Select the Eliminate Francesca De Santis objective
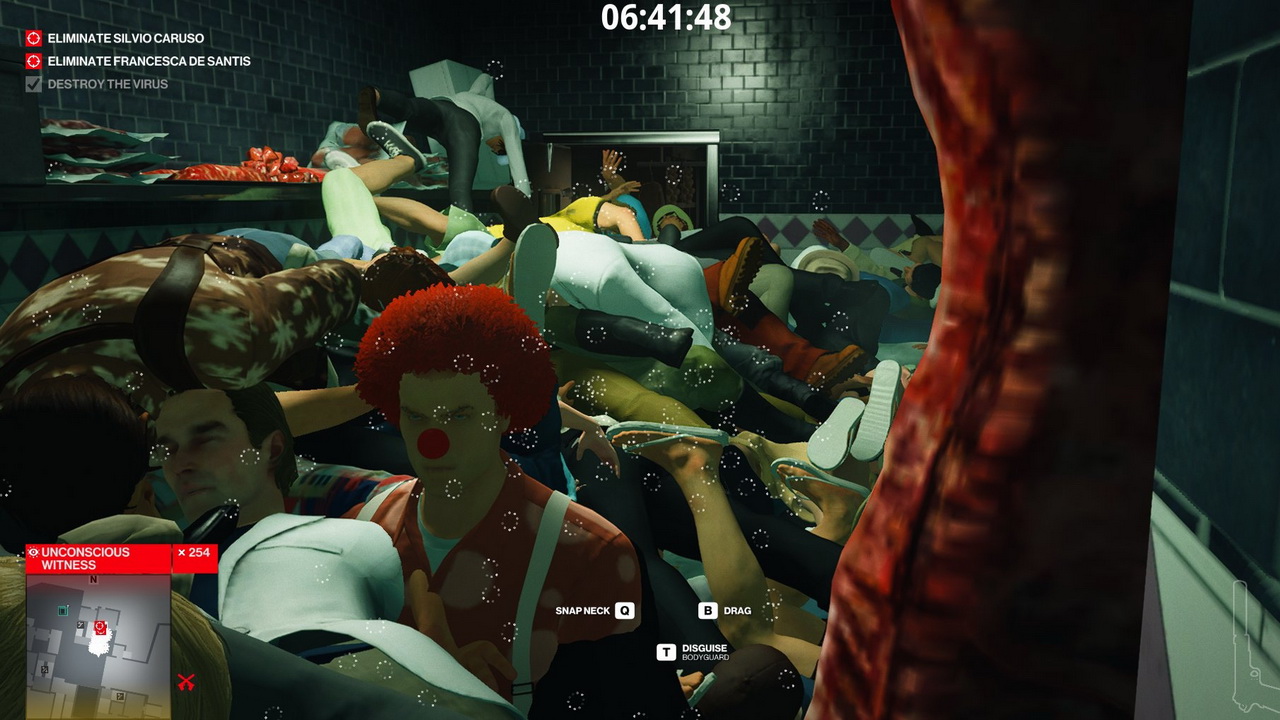The height and width of the screenshot is (720, 1280). [148, 61]
